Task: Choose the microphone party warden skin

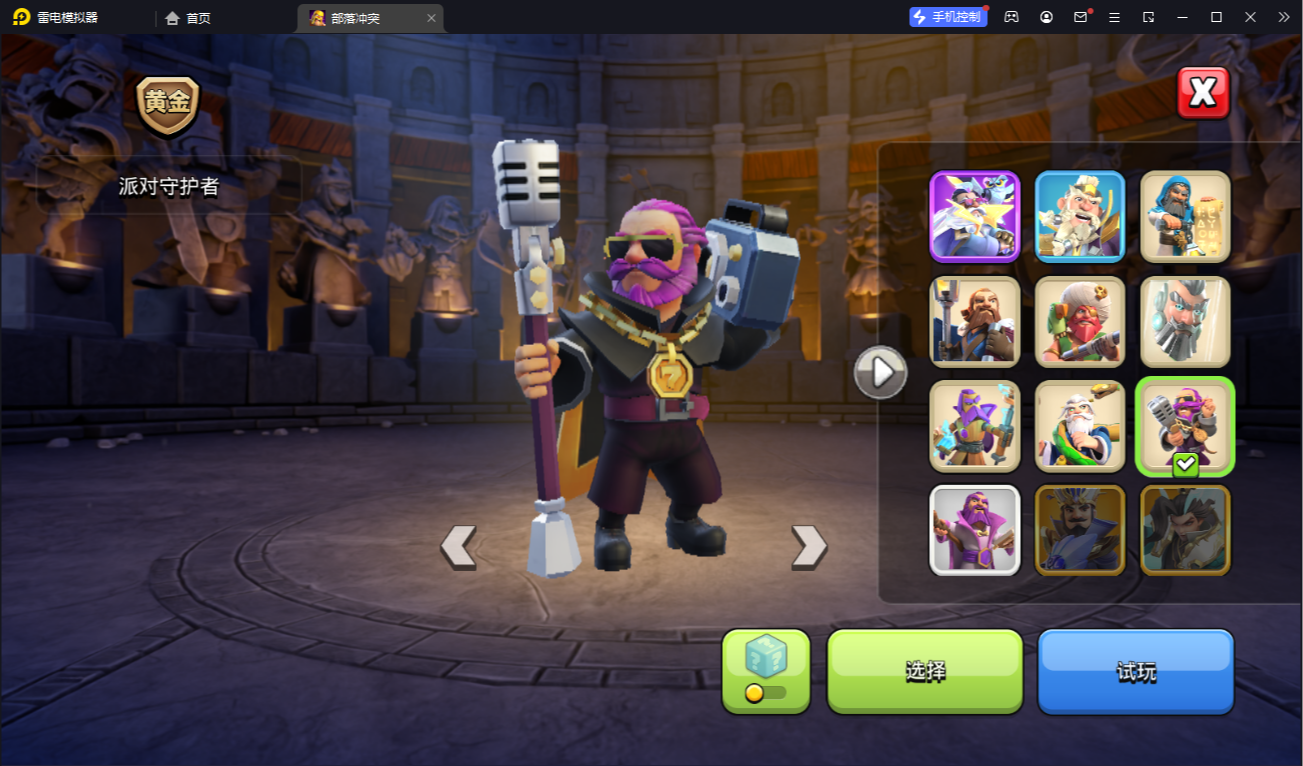Action: (1185, 426)
